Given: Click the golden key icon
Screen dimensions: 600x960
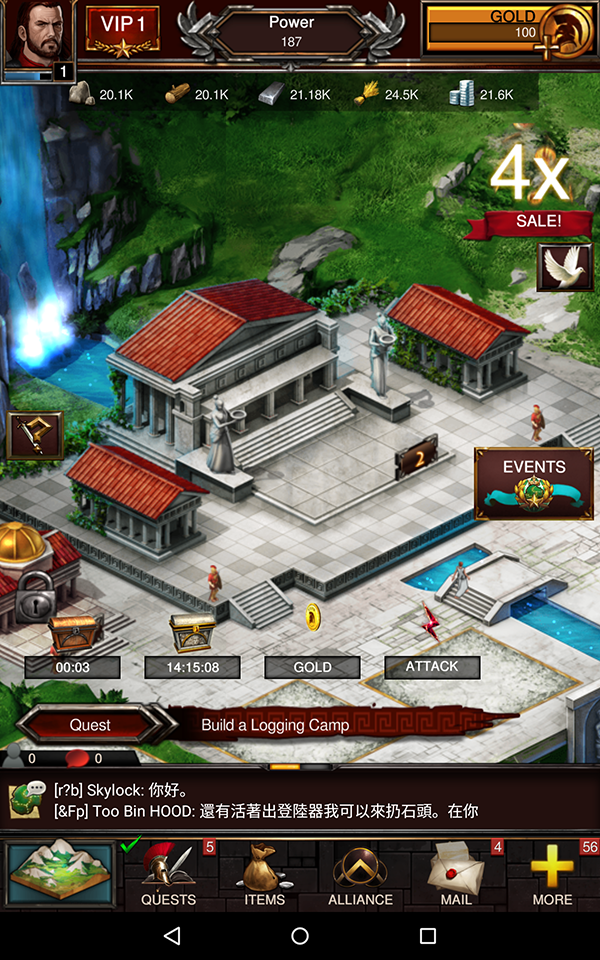Looking at the screenshot, I should [x=35, y=437].
